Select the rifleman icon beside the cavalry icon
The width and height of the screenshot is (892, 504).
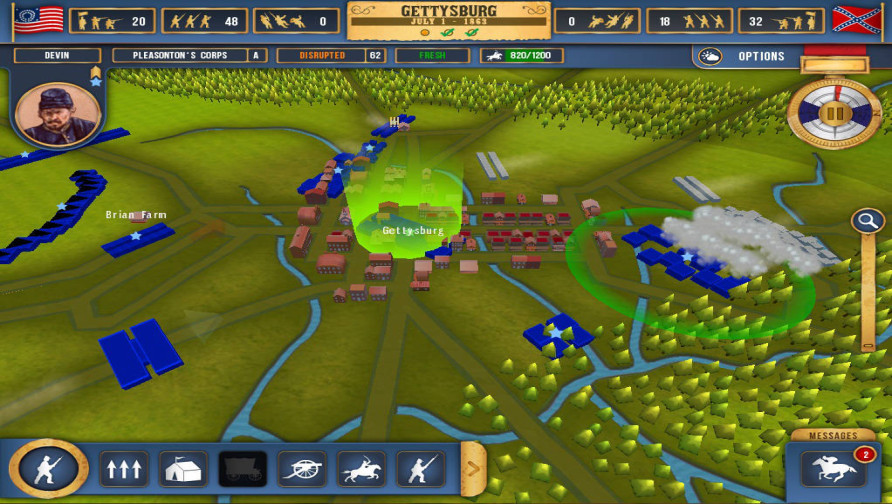[x=420, y=469]
